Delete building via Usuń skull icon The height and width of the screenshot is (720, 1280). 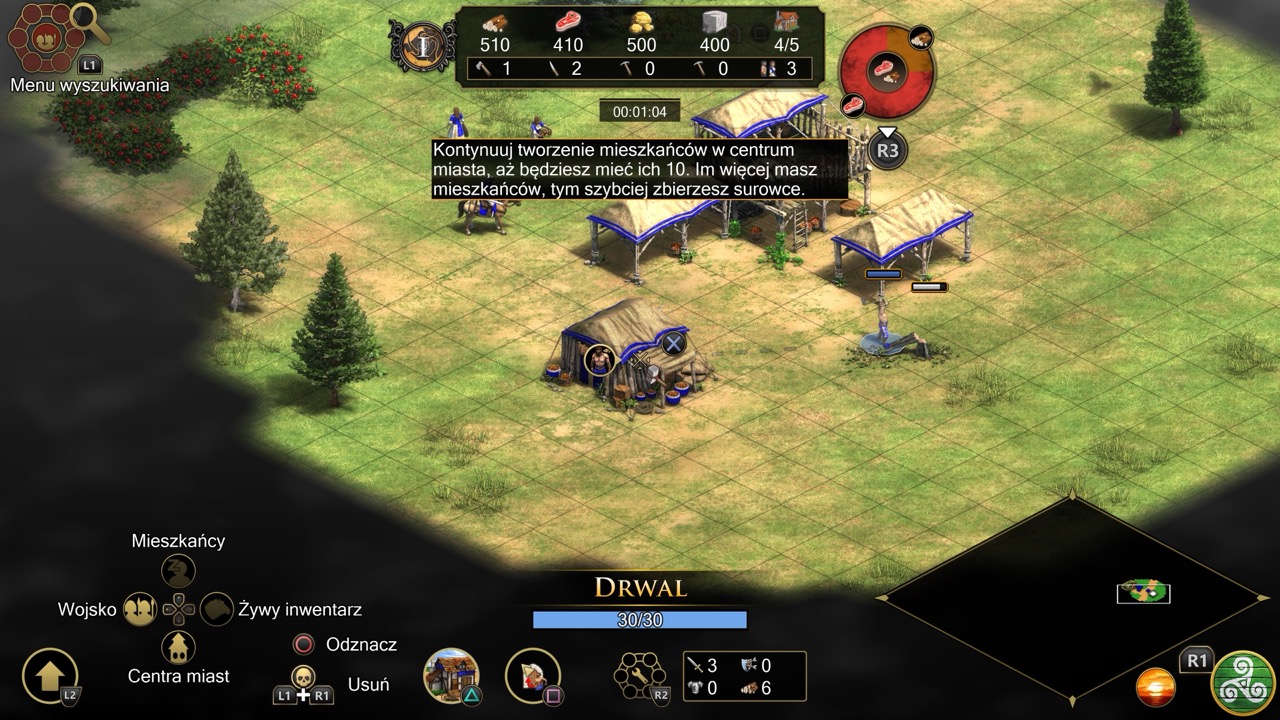303,677
